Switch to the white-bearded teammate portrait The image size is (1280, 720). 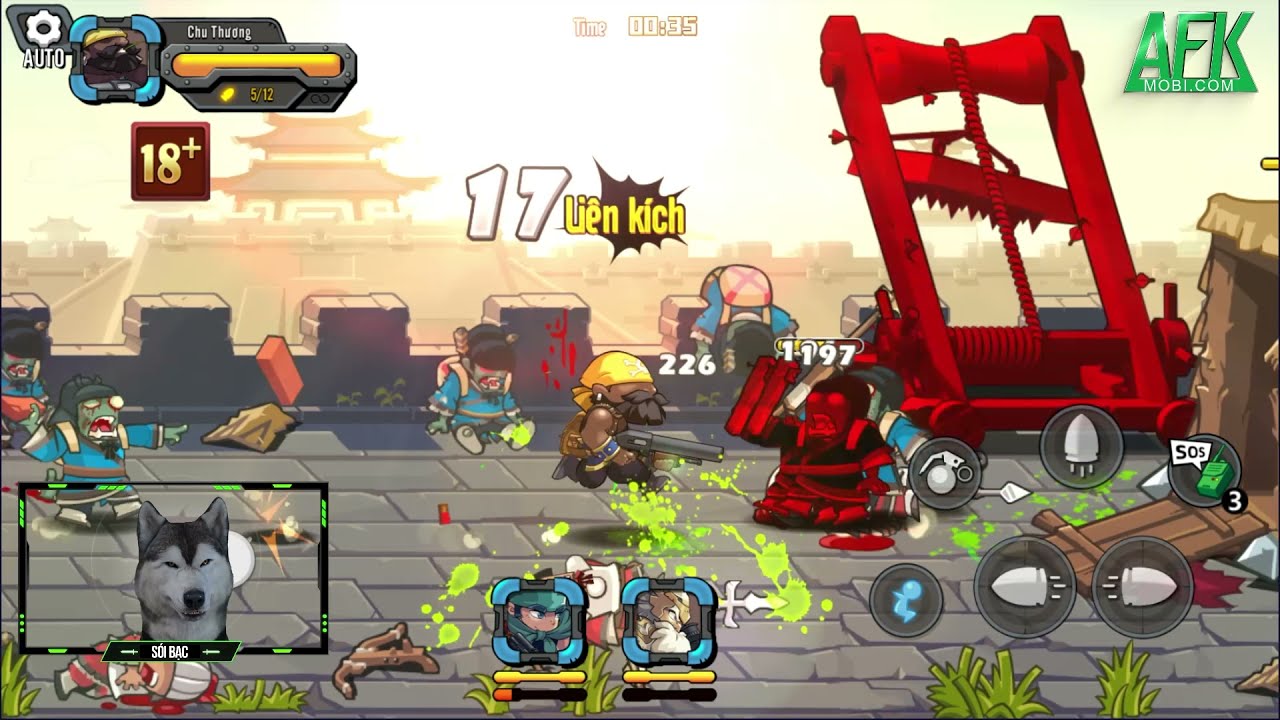pos(669,620)
